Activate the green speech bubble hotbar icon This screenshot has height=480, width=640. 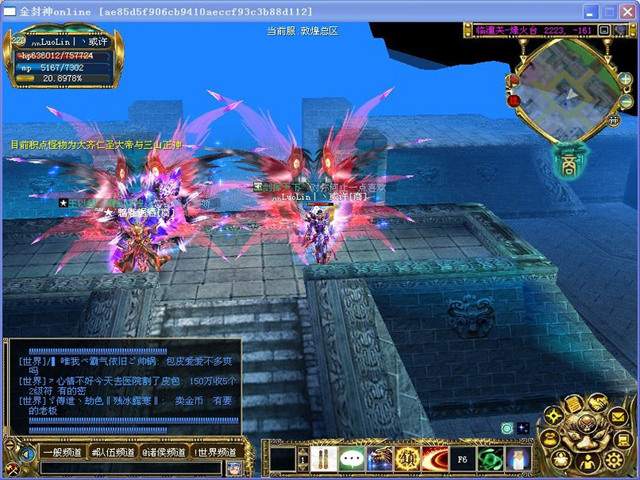coord(350,459)
